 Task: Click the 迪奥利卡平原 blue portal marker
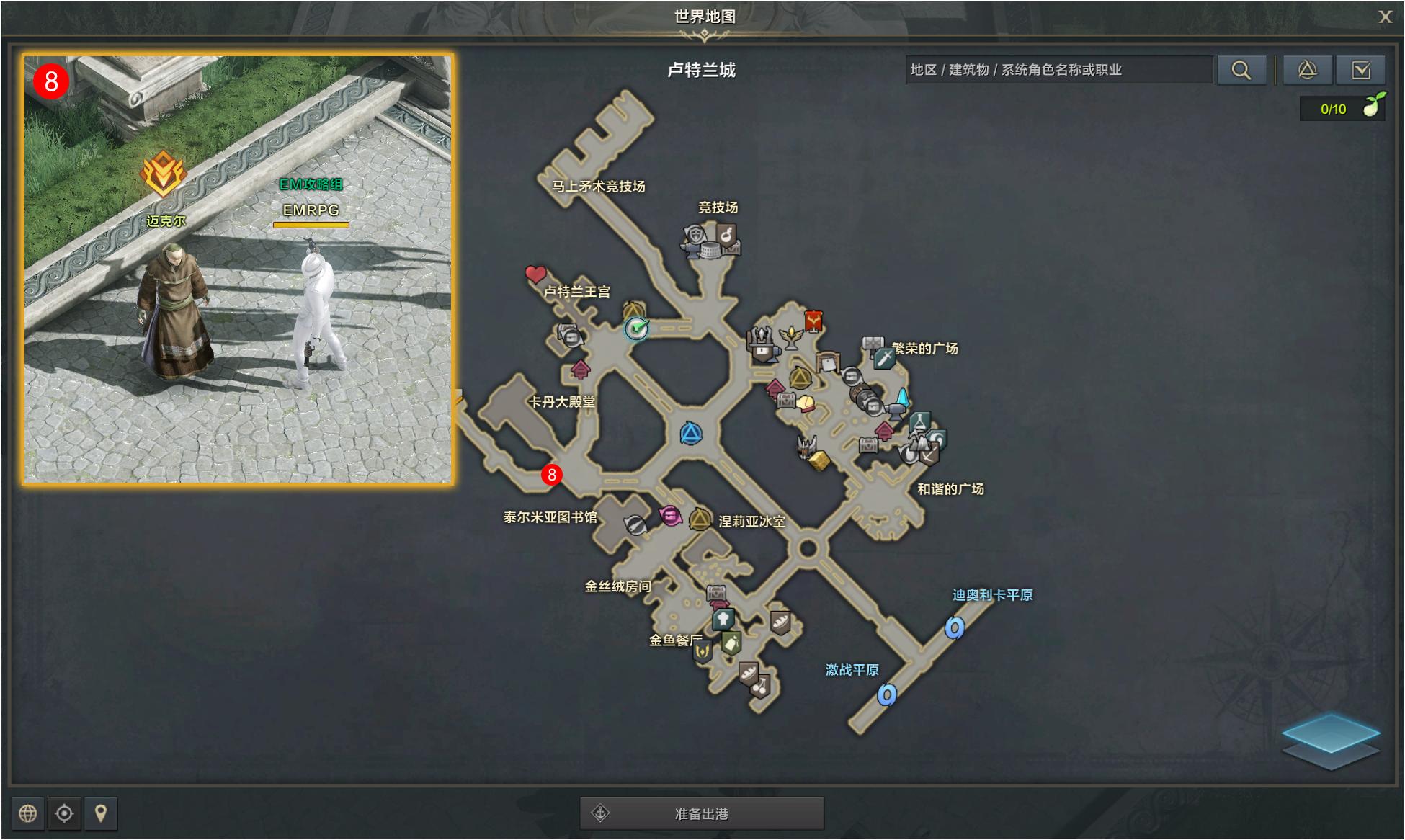point(955,628)
